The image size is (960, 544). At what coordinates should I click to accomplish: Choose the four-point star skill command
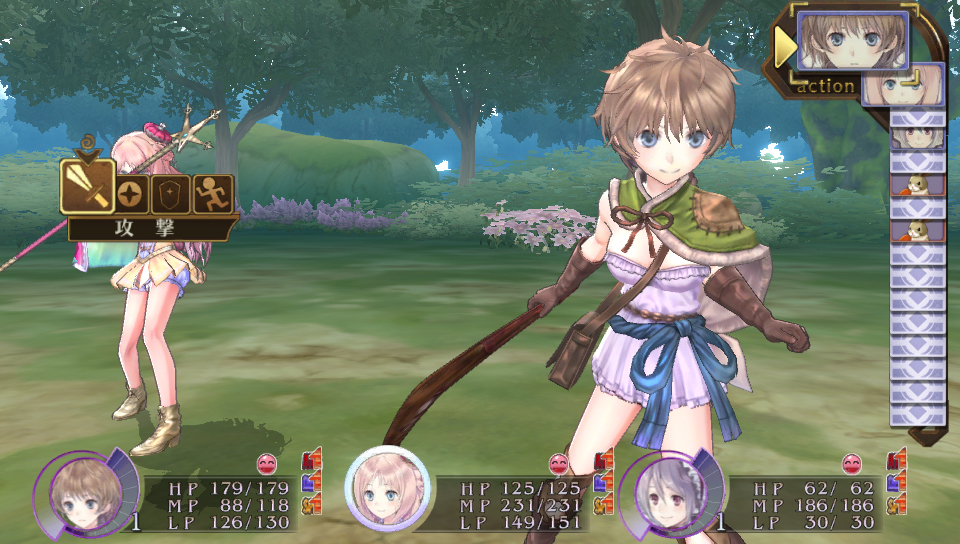coord(128,194)
